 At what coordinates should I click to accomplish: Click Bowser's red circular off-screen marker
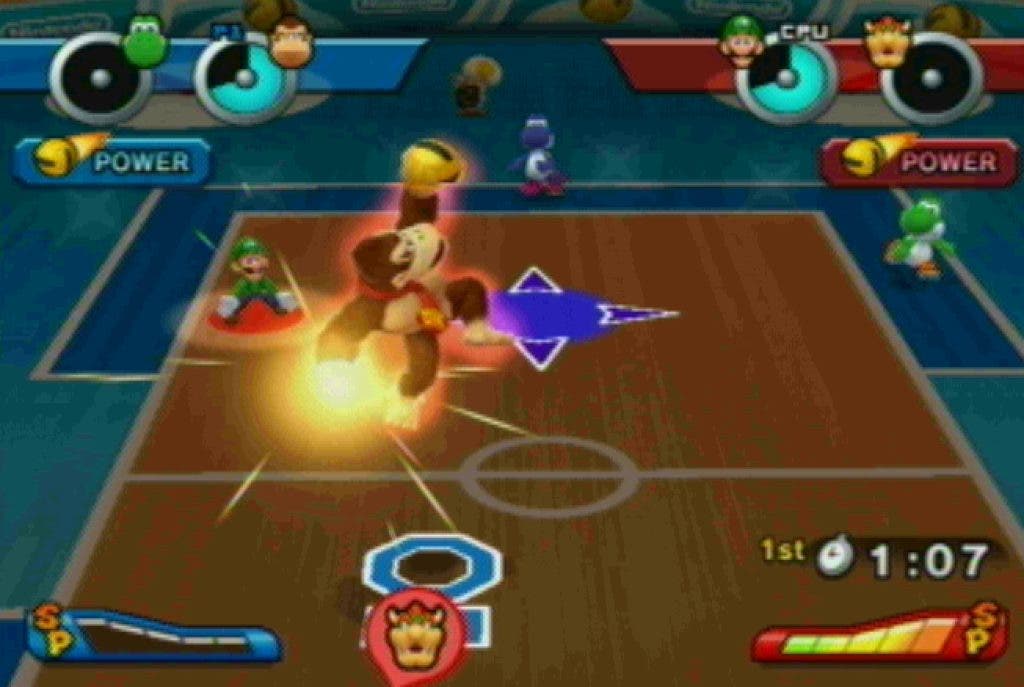[415, 633]
